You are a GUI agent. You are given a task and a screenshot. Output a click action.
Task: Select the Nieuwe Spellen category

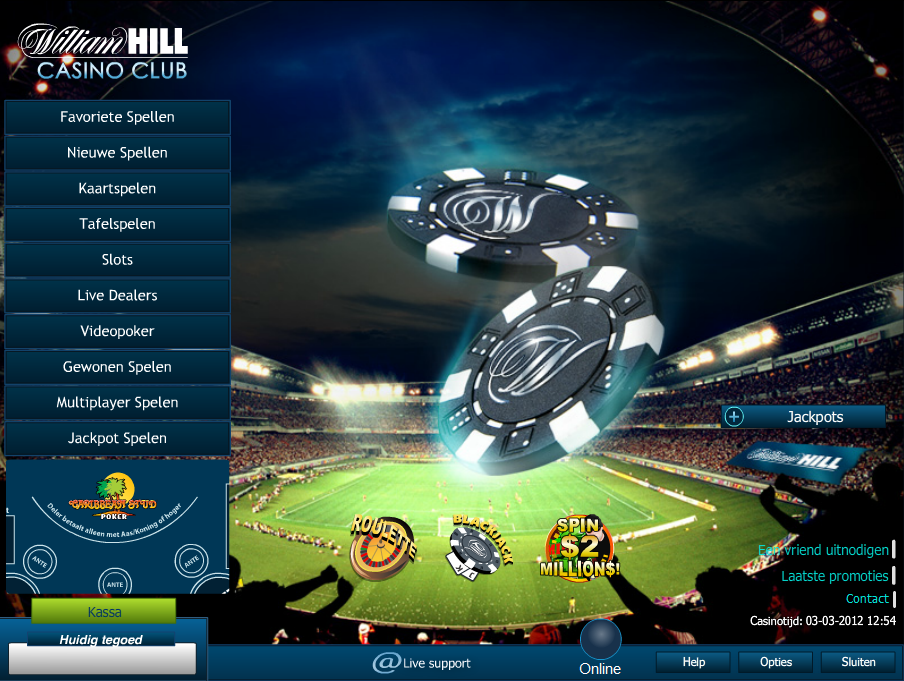pyautogui.click(x=117, y=153)
